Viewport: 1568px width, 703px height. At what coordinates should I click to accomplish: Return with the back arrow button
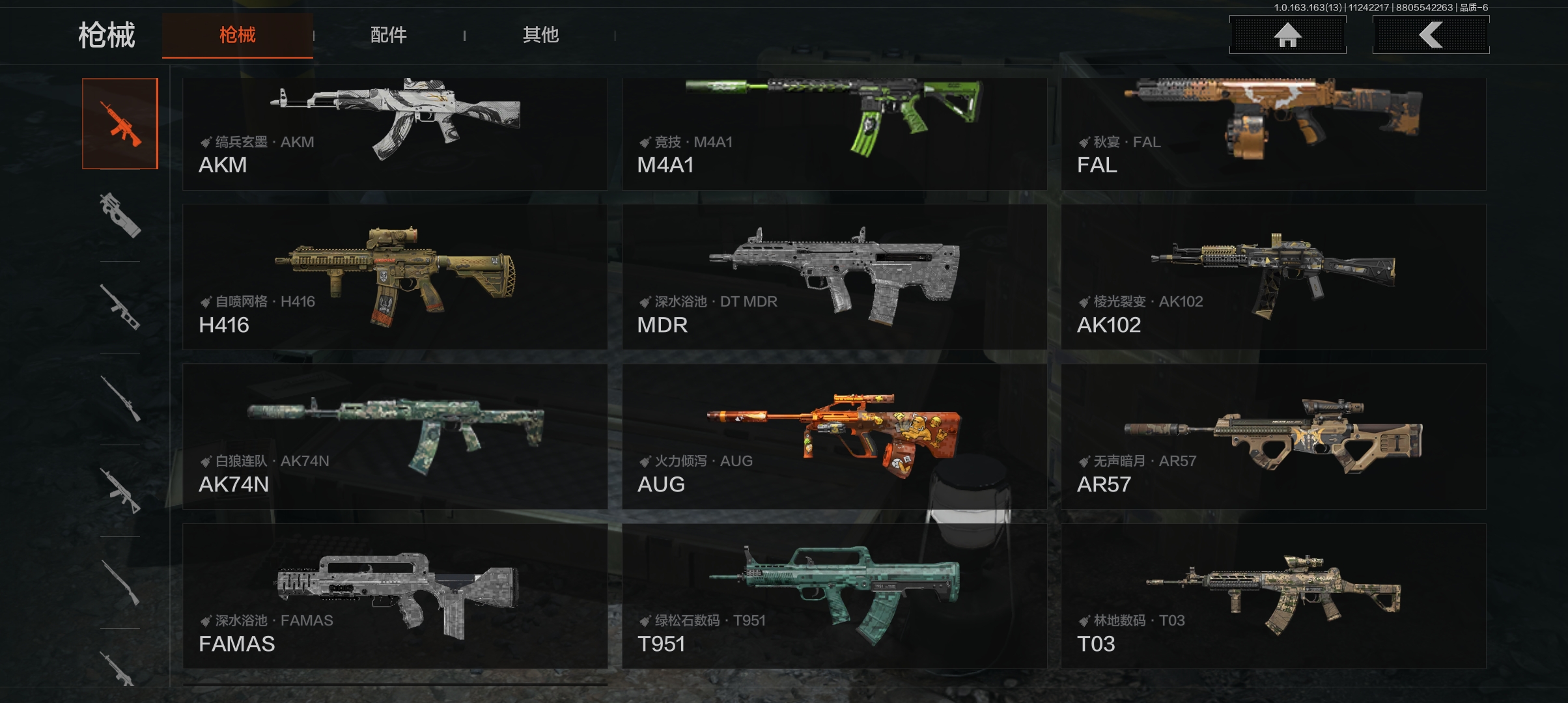1431,35
